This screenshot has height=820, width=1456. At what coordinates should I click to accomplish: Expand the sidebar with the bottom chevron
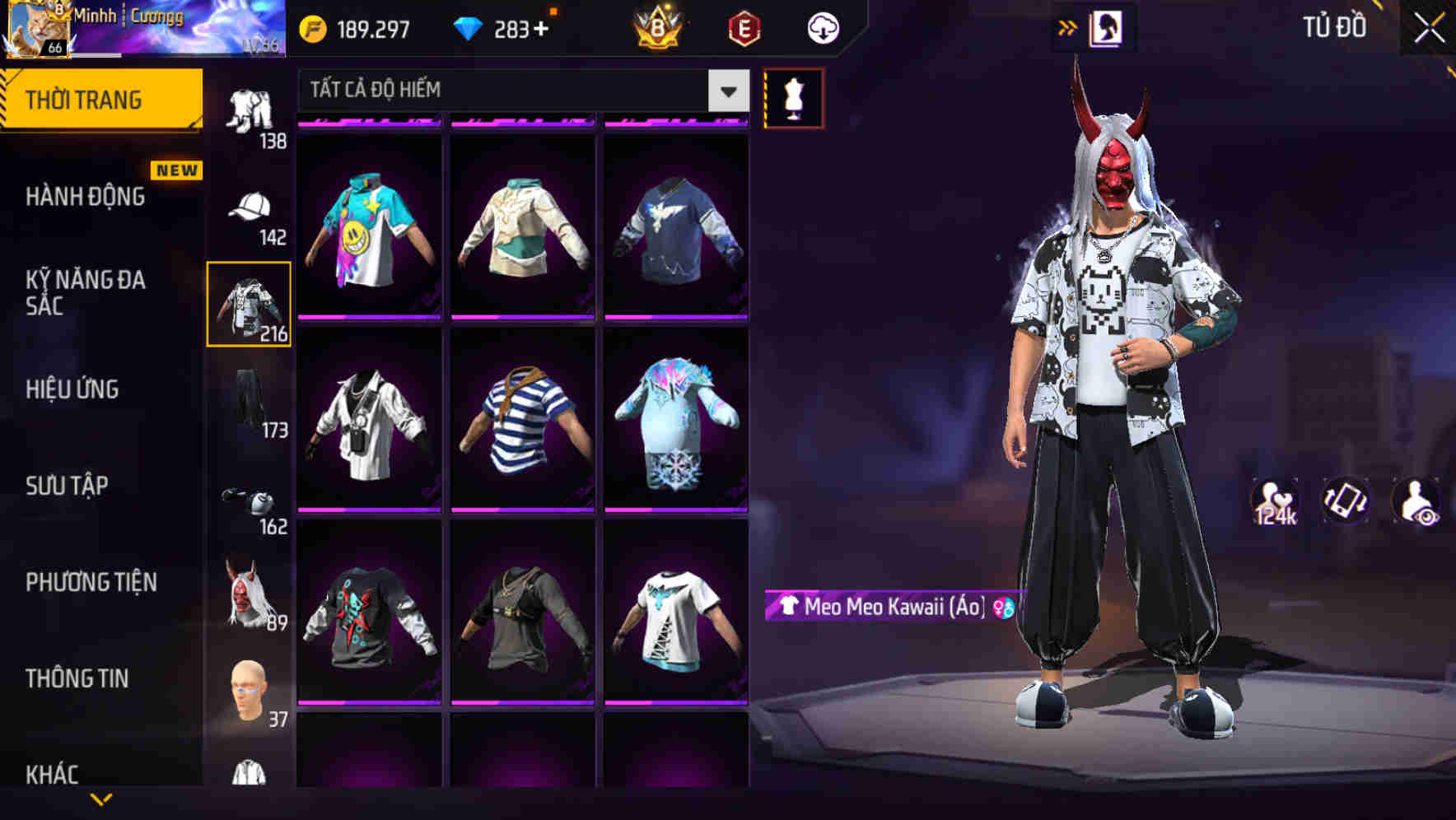99,800
